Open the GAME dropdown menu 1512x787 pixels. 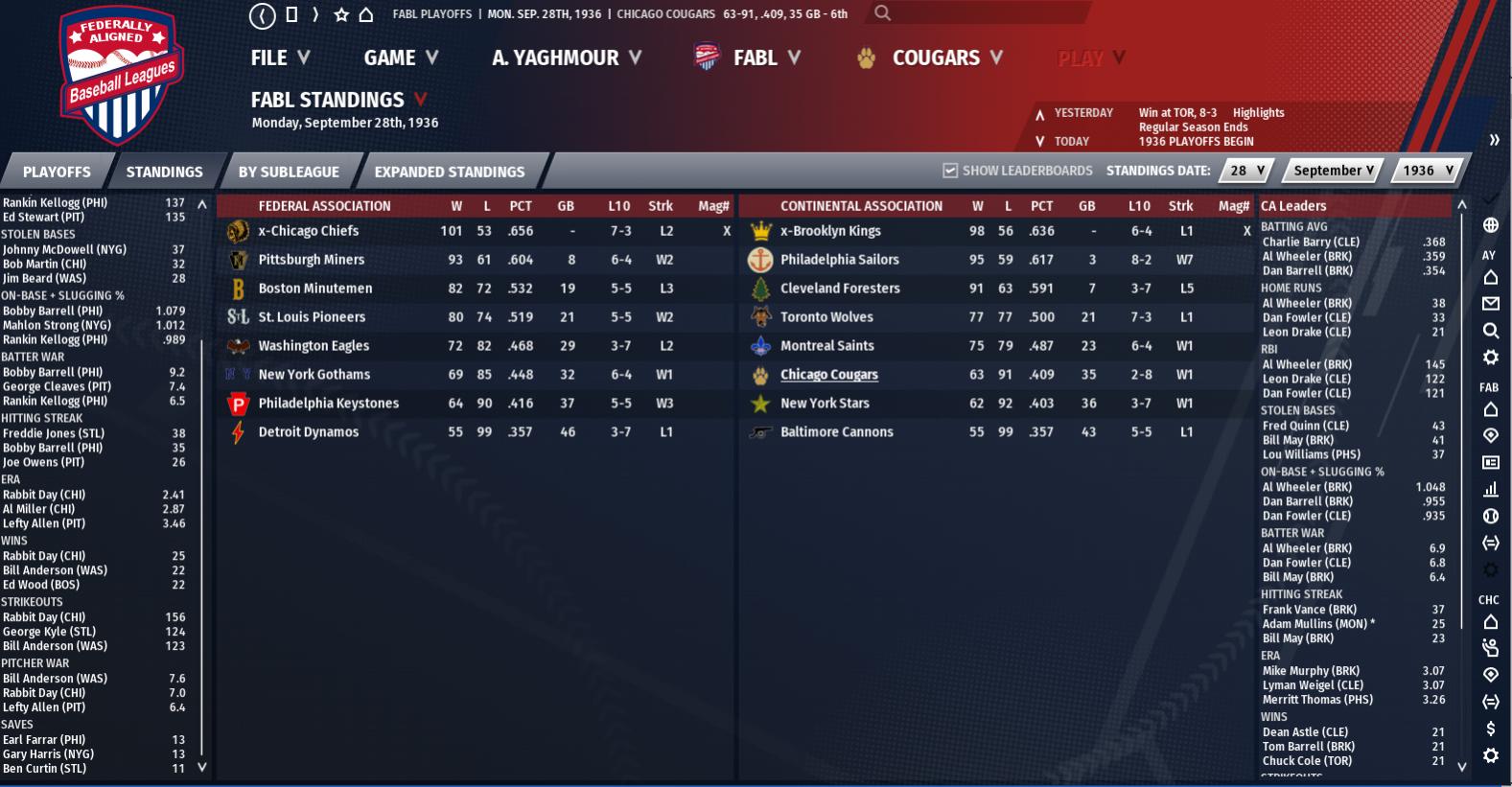tap(401, 58)
